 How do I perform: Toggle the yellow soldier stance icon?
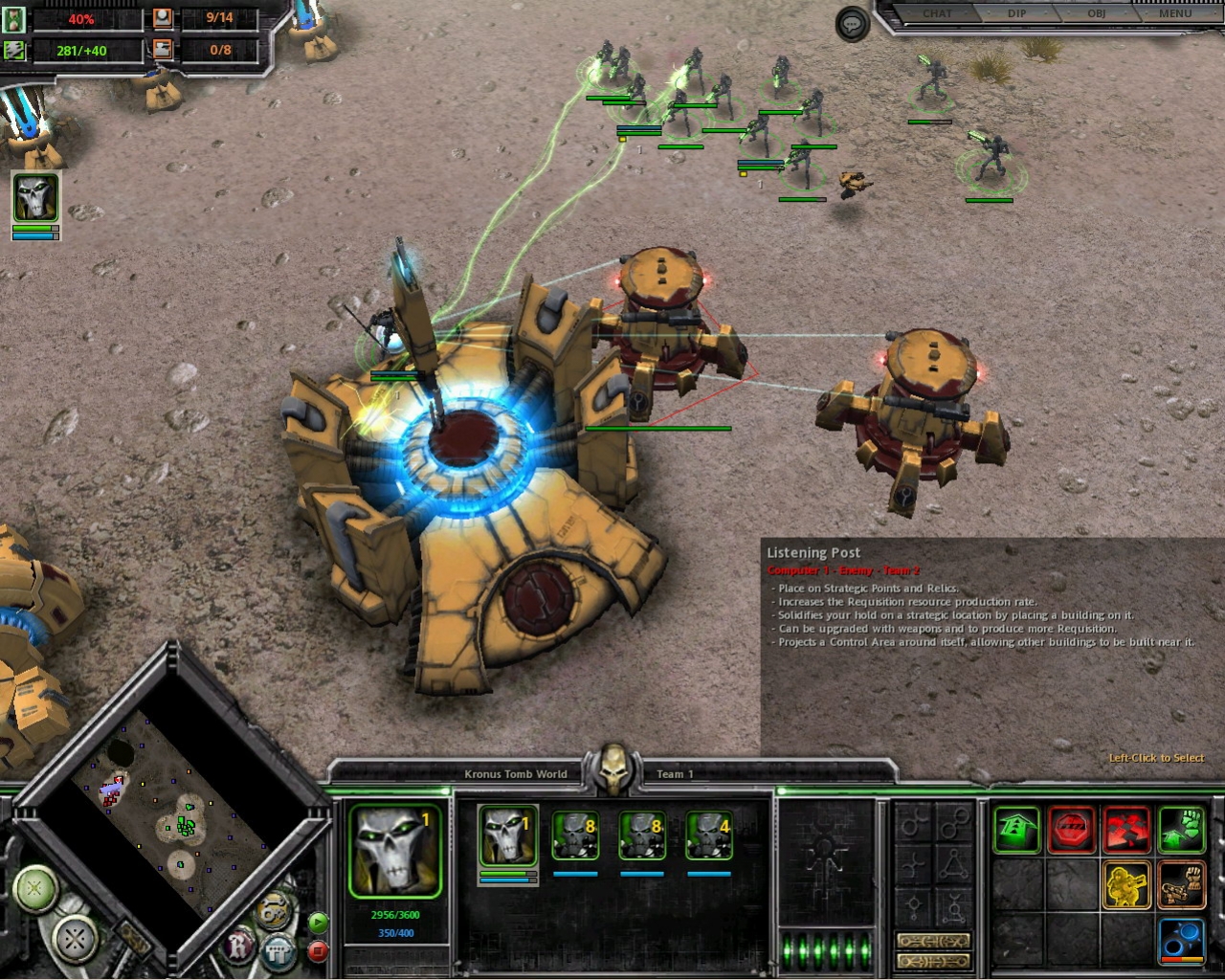[x=1126, y=884]
